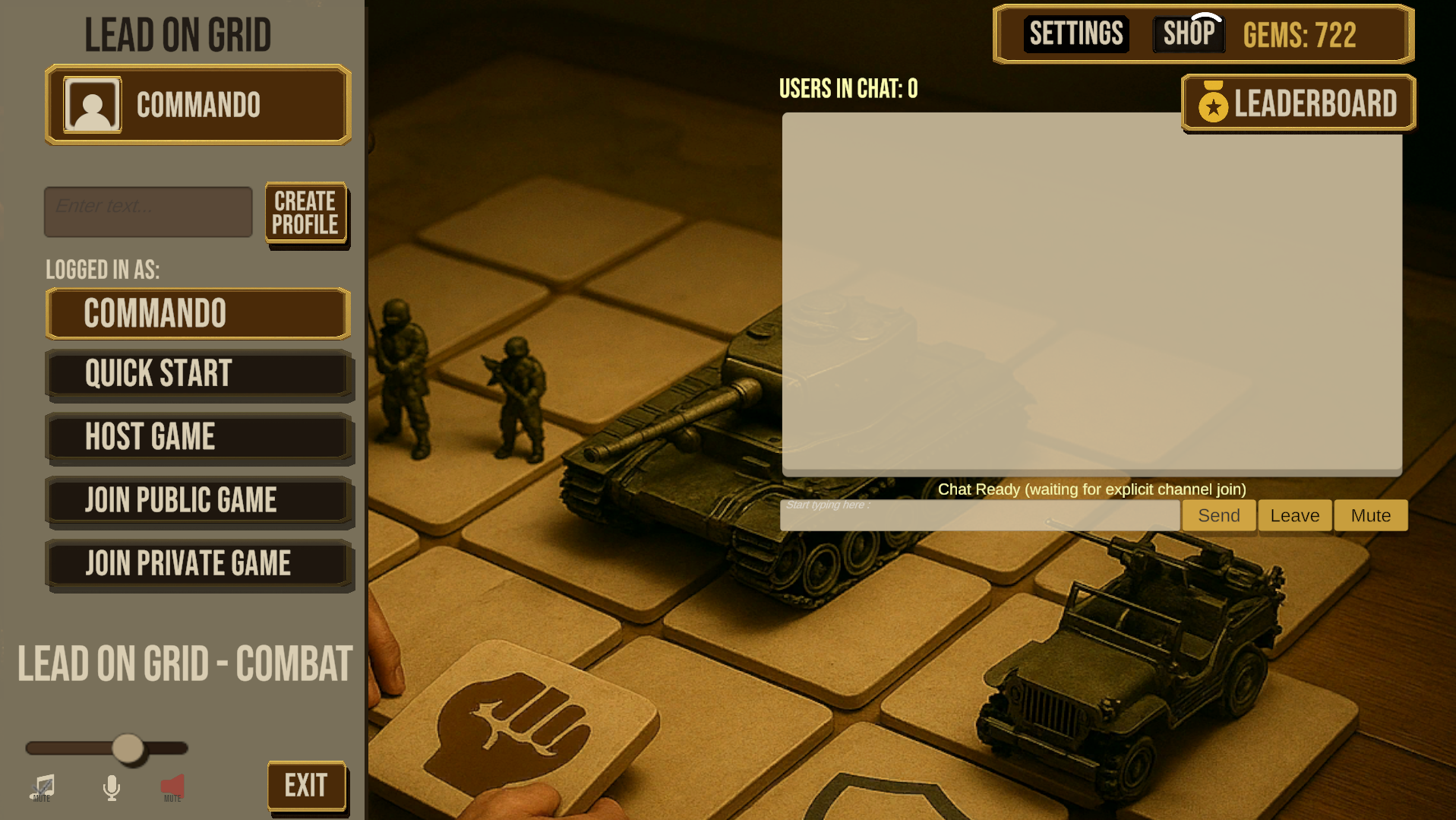Open the Shop

coord(1188,32)
